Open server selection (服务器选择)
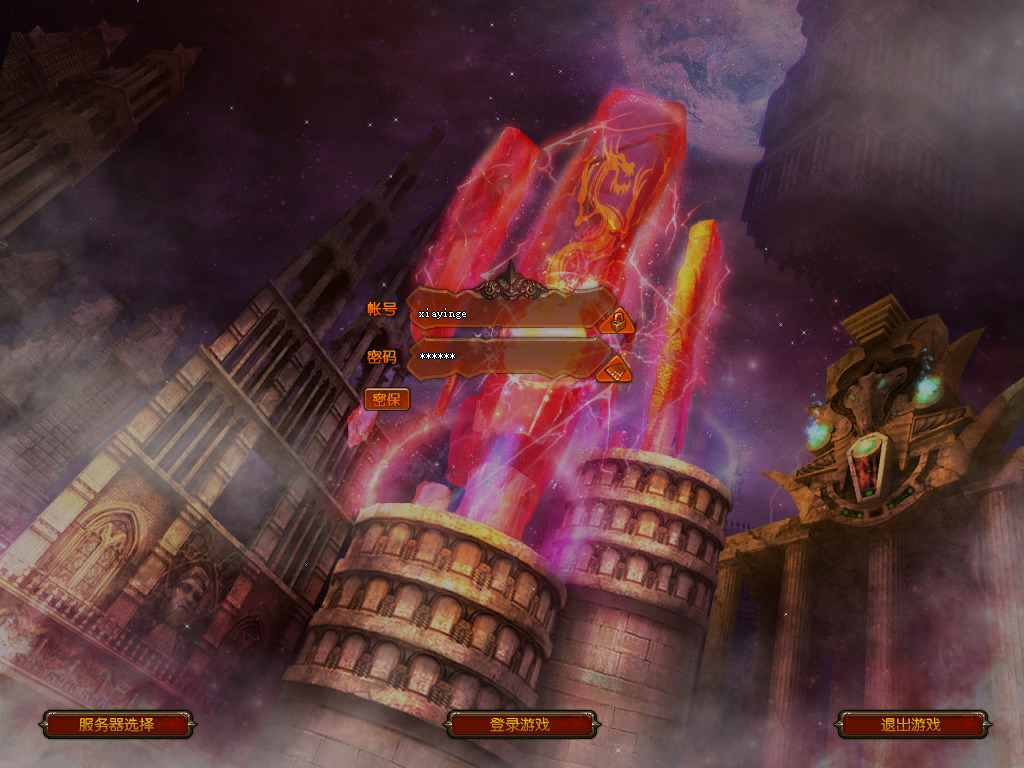 pyautogui.click(x=117, y=725)
